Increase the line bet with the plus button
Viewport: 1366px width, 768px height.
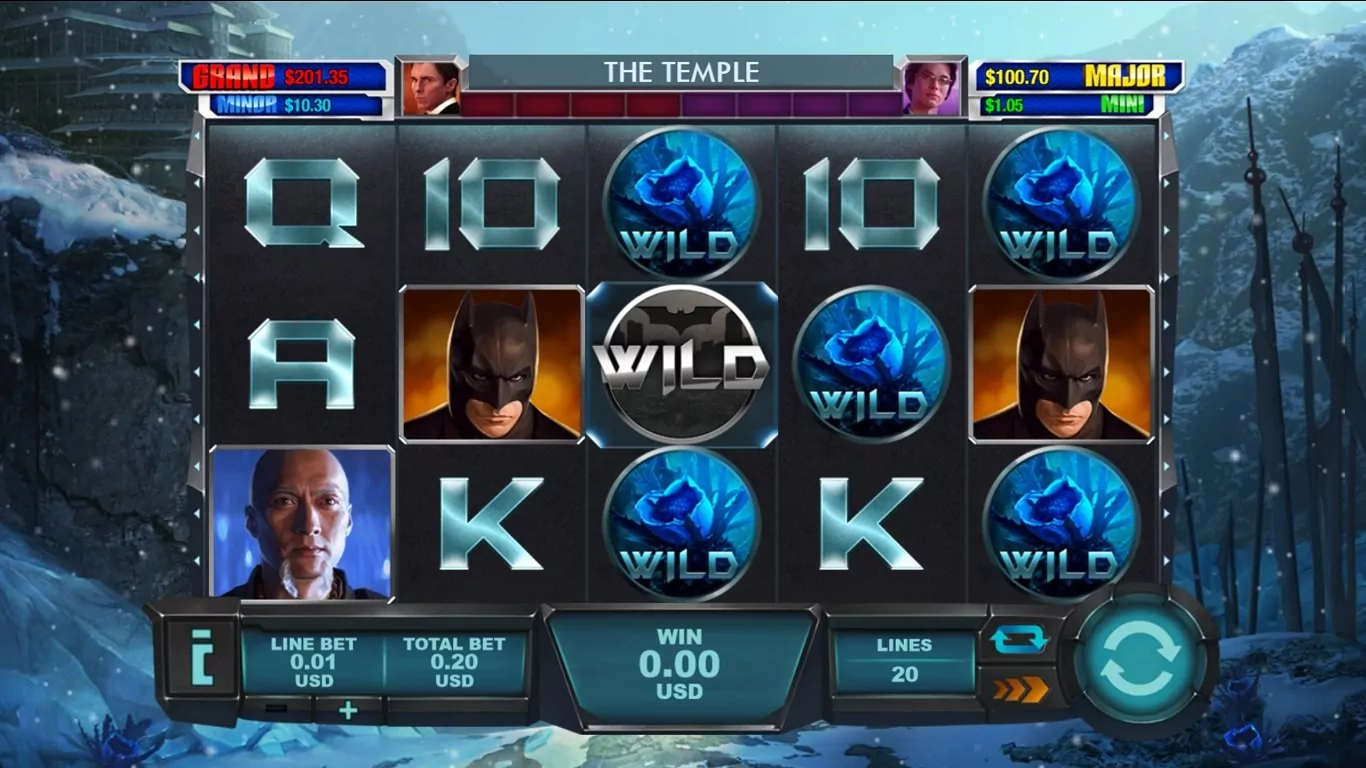348,710
